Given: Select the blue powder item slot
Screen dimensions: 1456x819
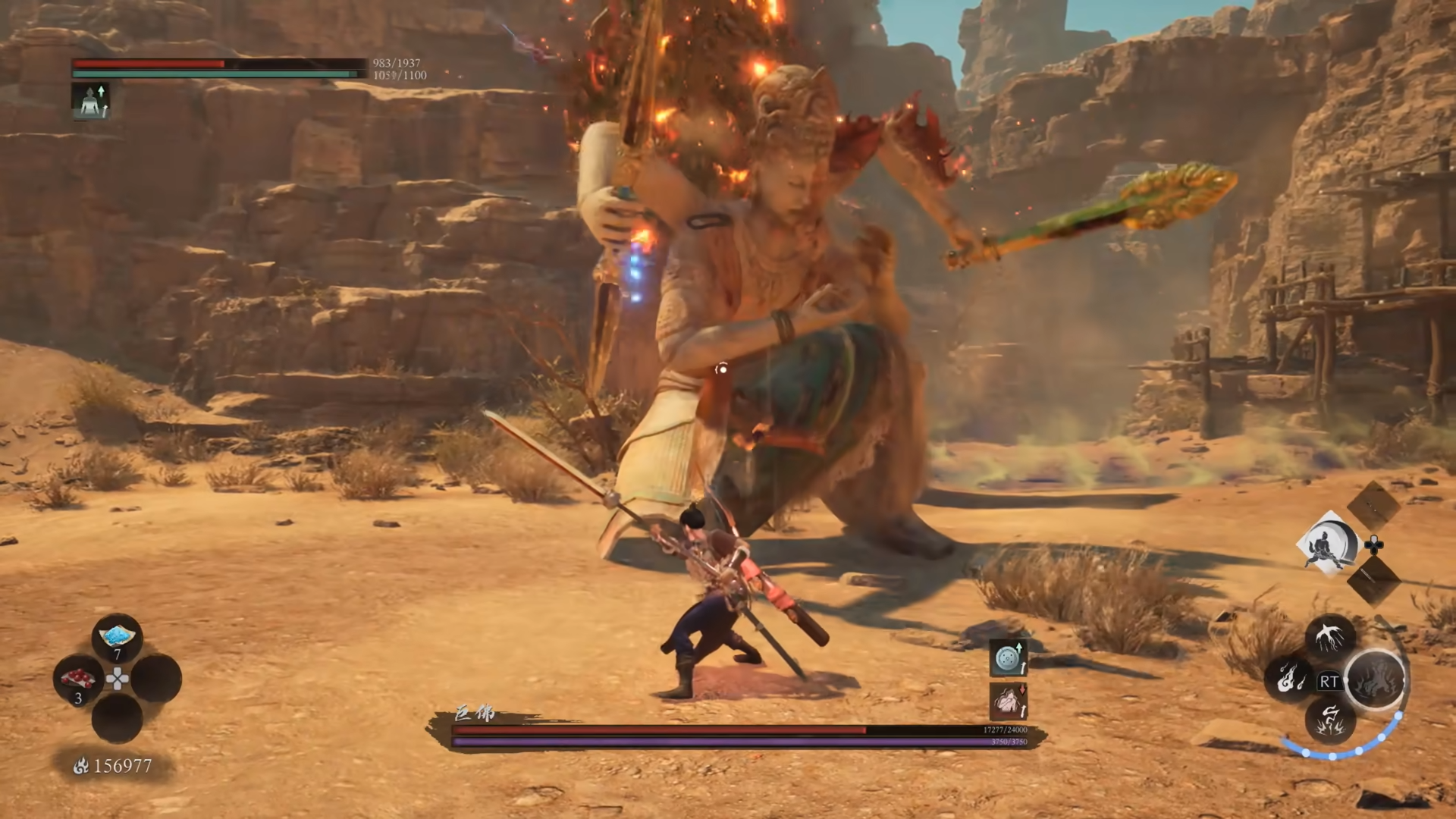Looking at the screenshot, I should (x=117, y=638).
